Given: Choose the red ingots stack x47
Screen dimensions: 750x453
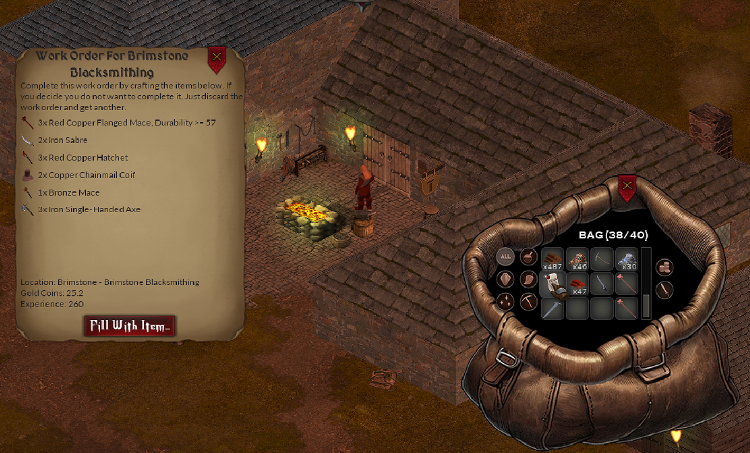Looking at the screenshot, I should 578,284.
